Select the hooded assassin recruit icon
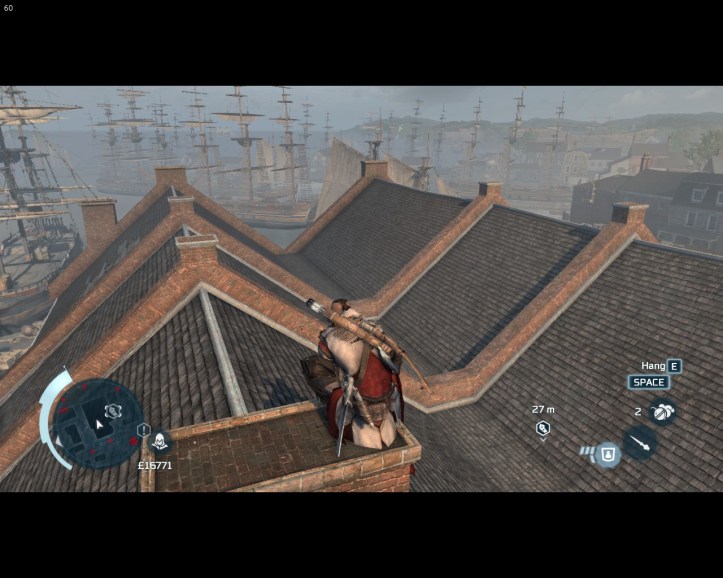 [160, 441]
